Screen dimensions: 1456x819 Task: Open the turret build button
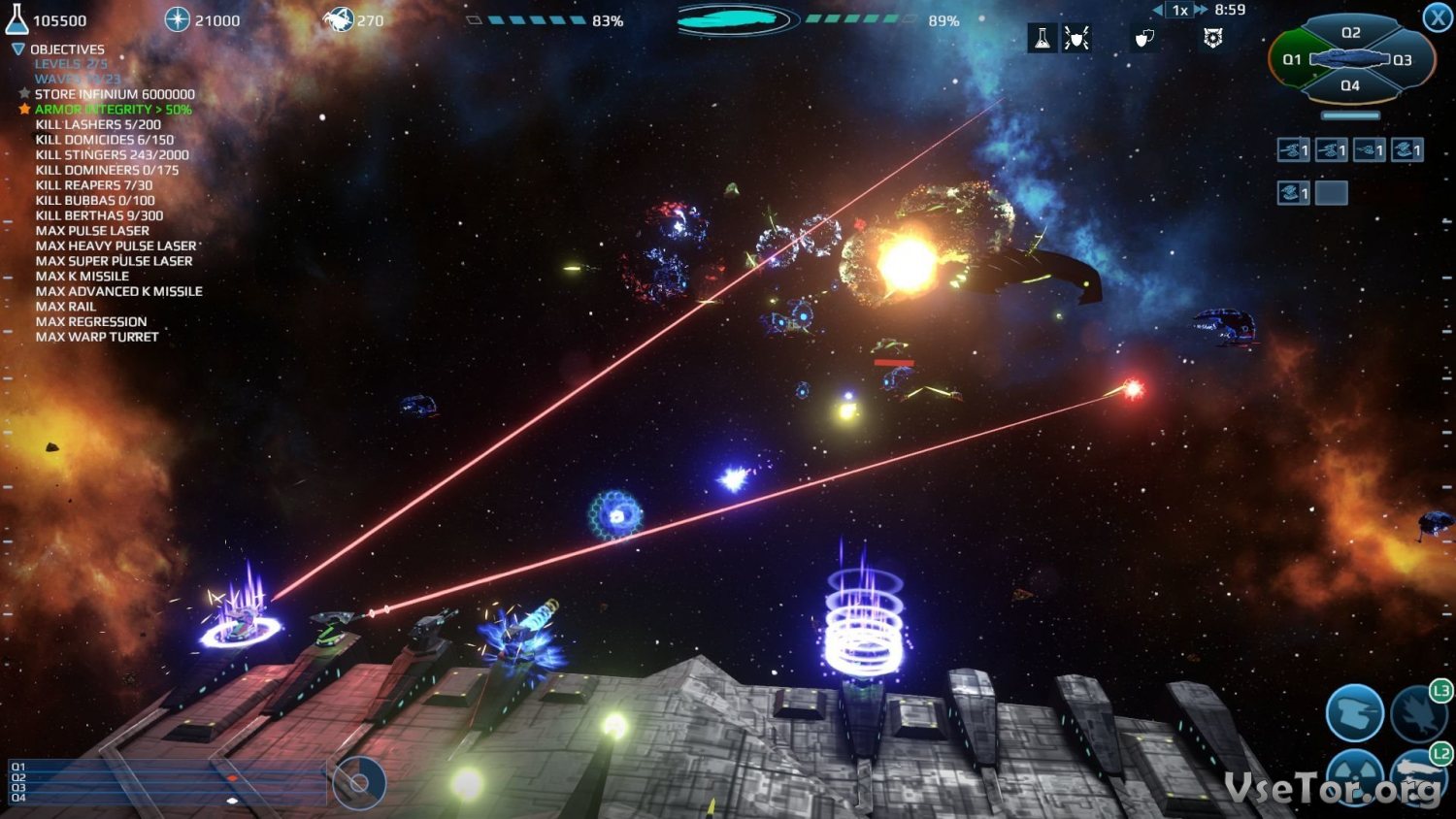tap(1354, 713)
